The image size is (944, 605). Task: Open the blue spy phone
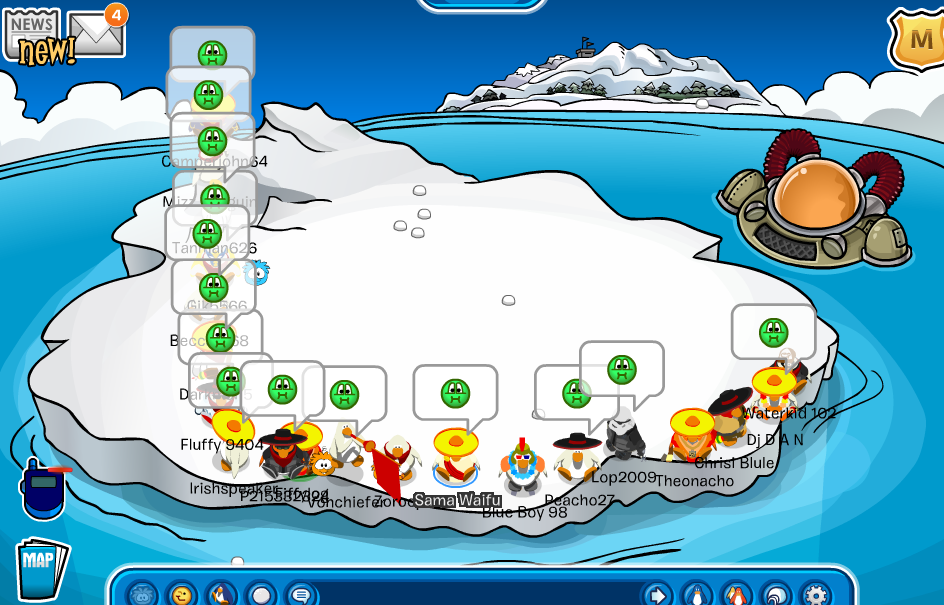click(43, 488)
